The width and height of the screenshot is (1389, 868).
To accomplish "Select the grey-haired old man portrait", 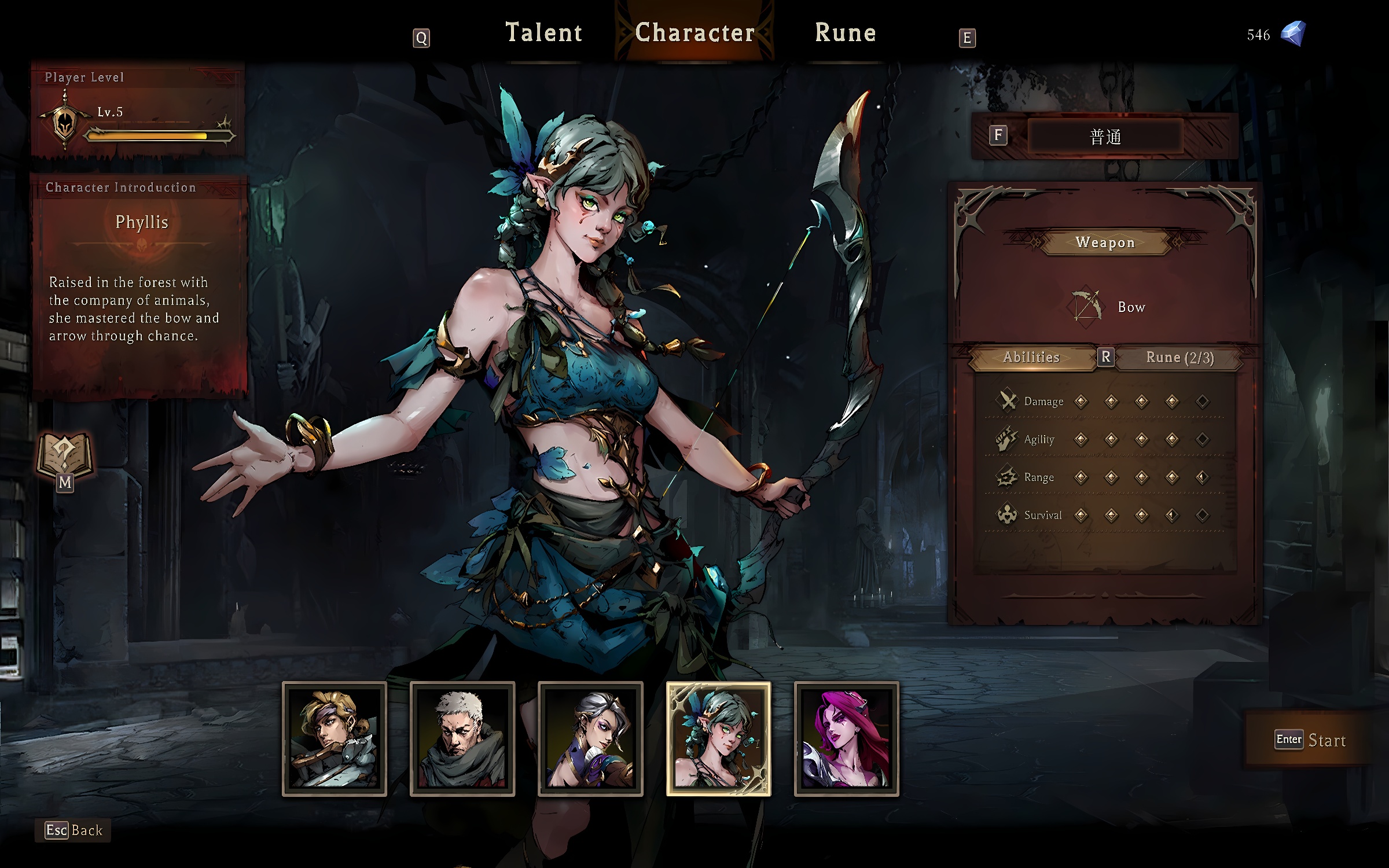I will 462,739.
